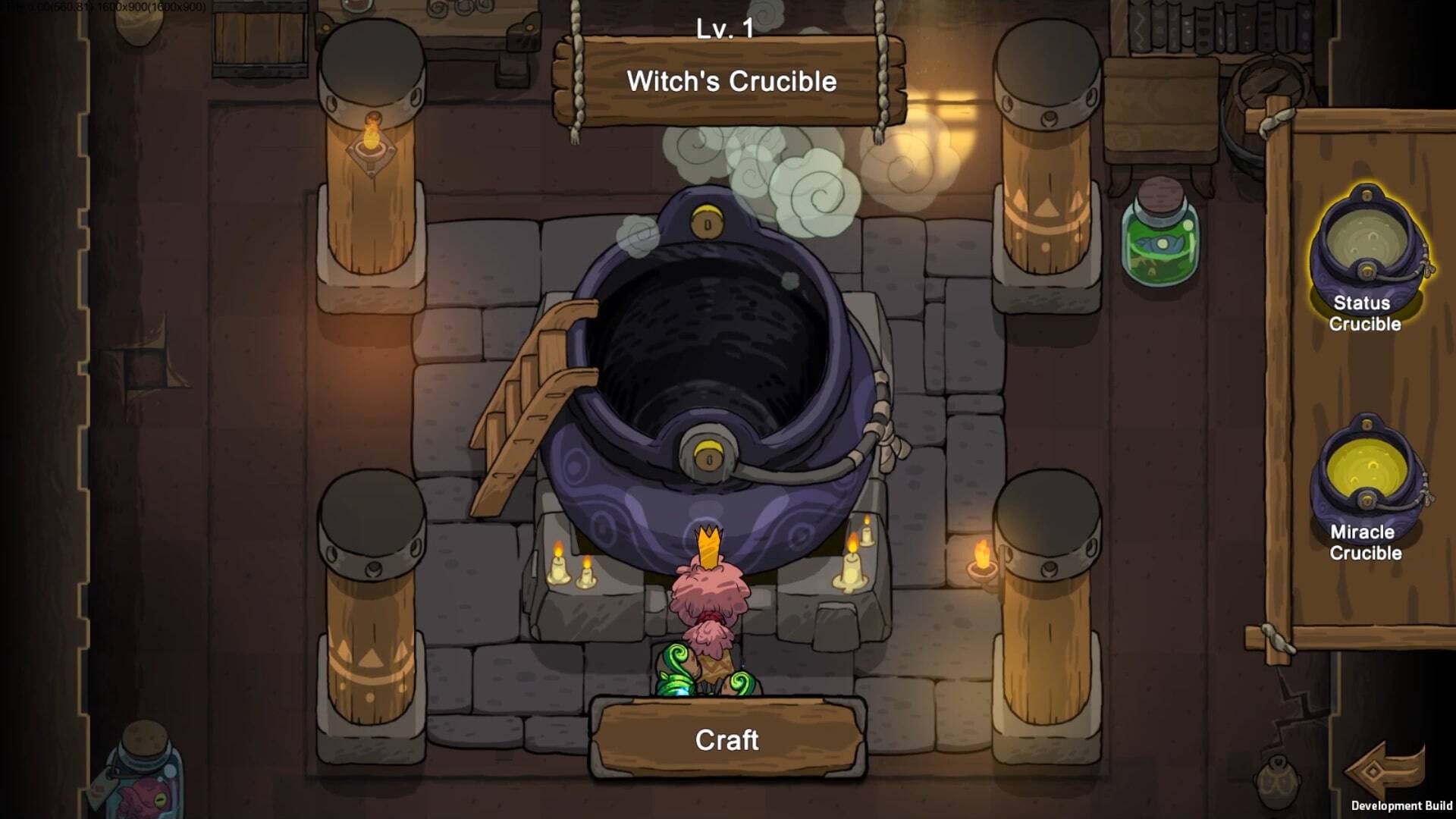Go back with the arrow button
Image resolution: width=1456 pixels, height=819 pixels.
[1384, 770]
